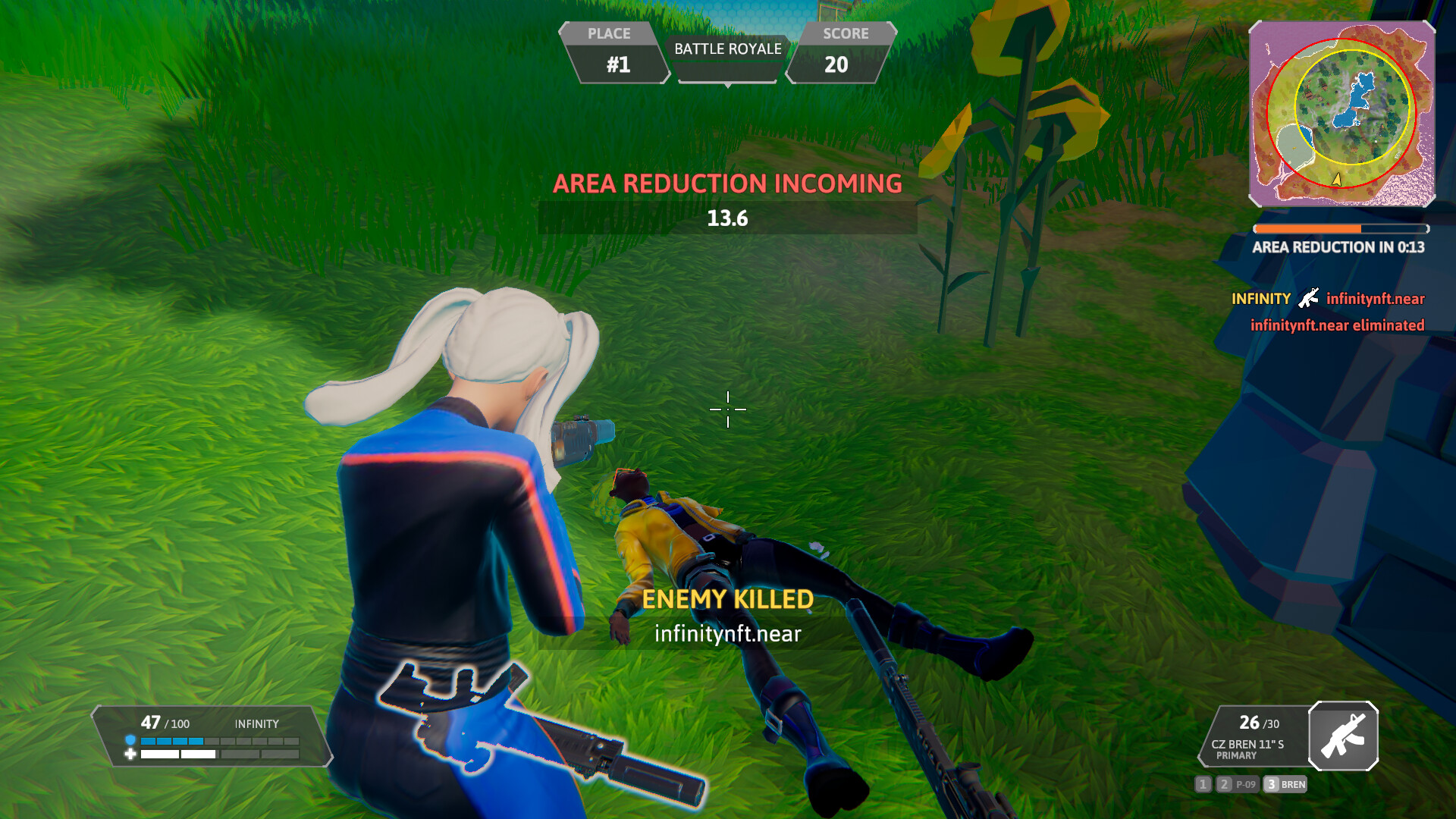This screenshot has height=819, width=1456.
Task: Click the player arrow marker on the minimap
Action: click(x=1335, y=180)
